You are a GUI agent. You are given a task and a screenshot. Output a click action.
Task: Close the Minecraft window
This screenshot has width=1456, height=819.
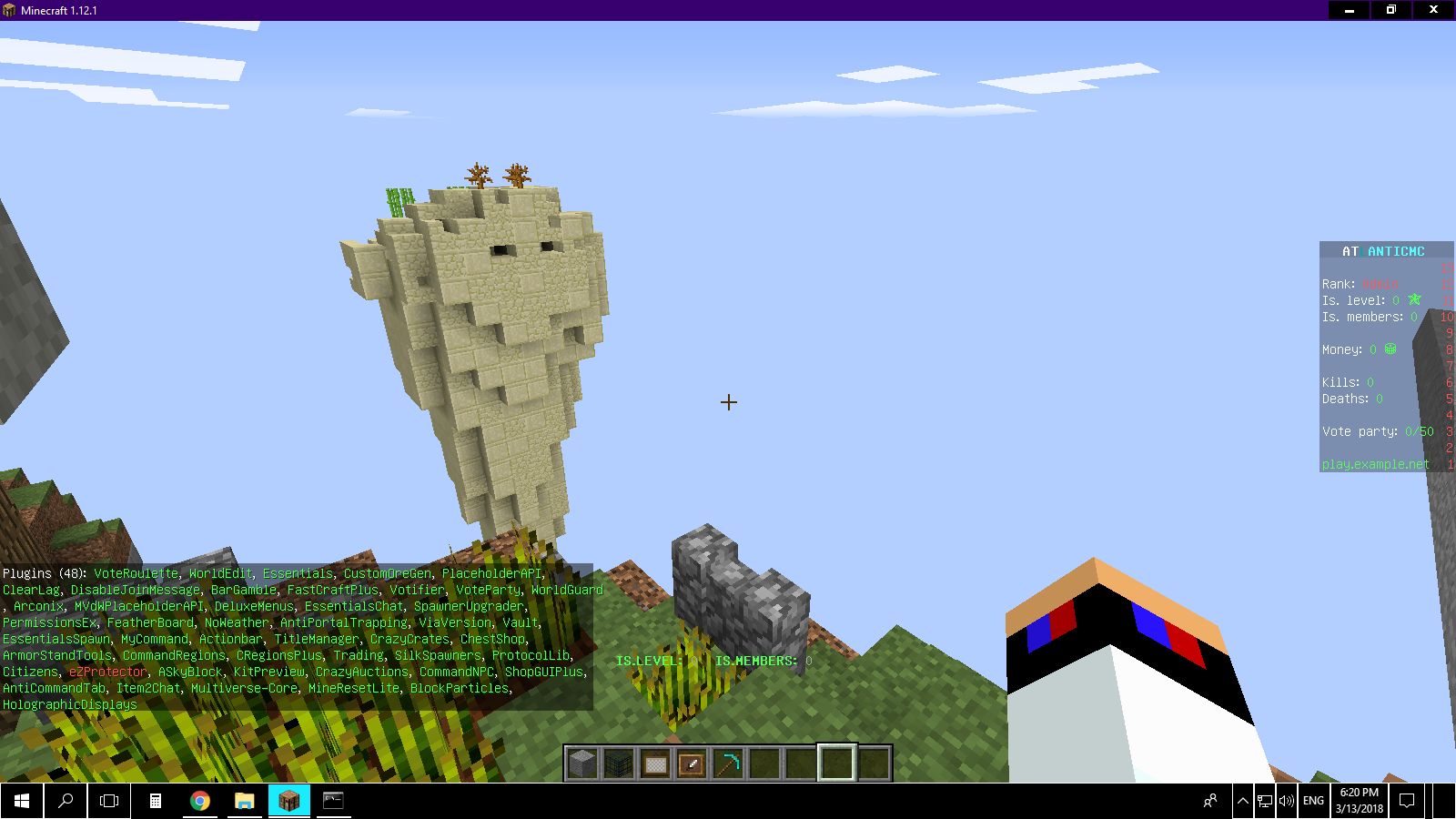[x=1433, y=10]
